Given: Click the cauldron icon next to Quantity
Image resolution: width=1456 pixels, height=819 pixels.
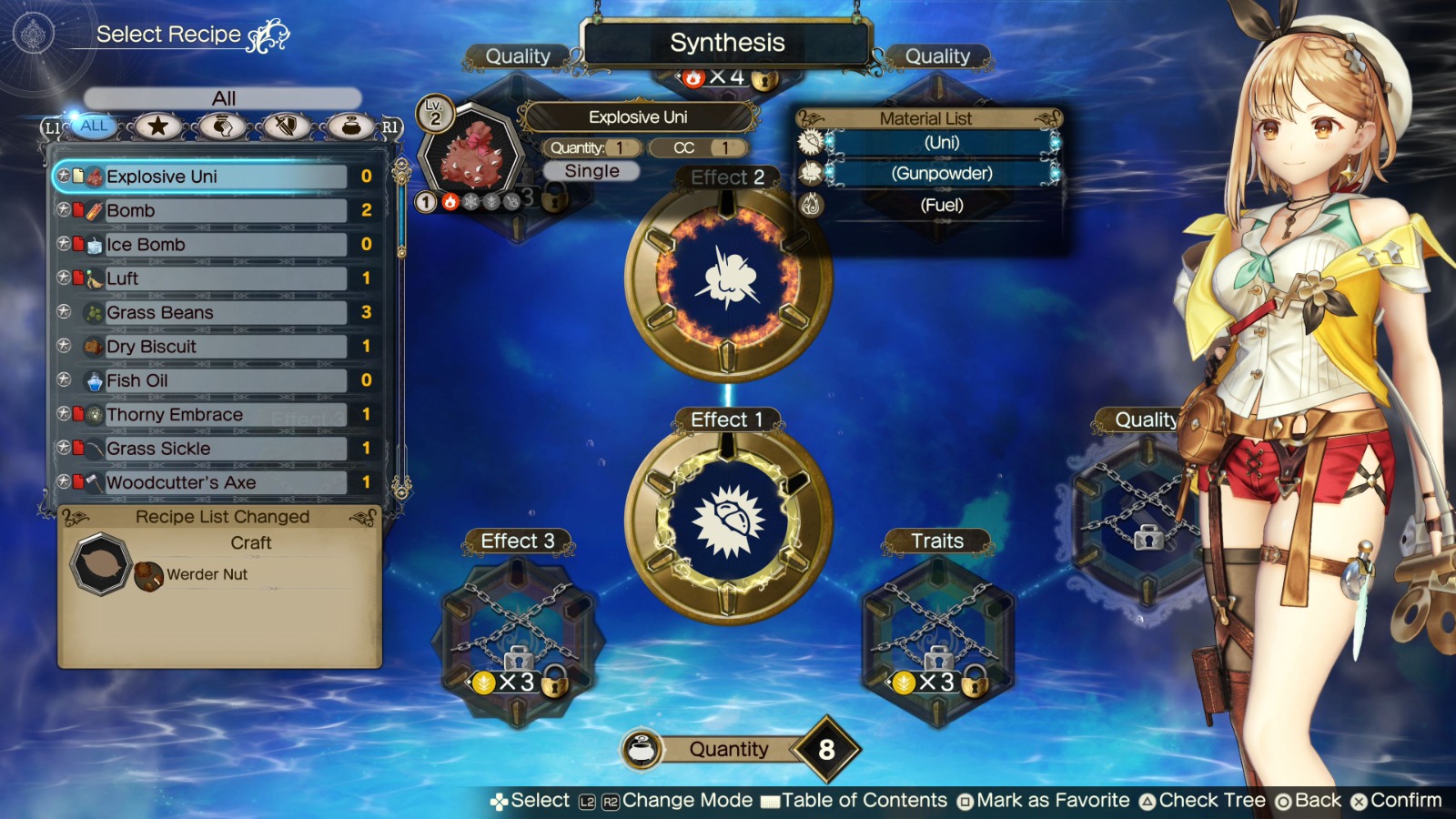Looking at the screenshot, I should click(644, 749).
